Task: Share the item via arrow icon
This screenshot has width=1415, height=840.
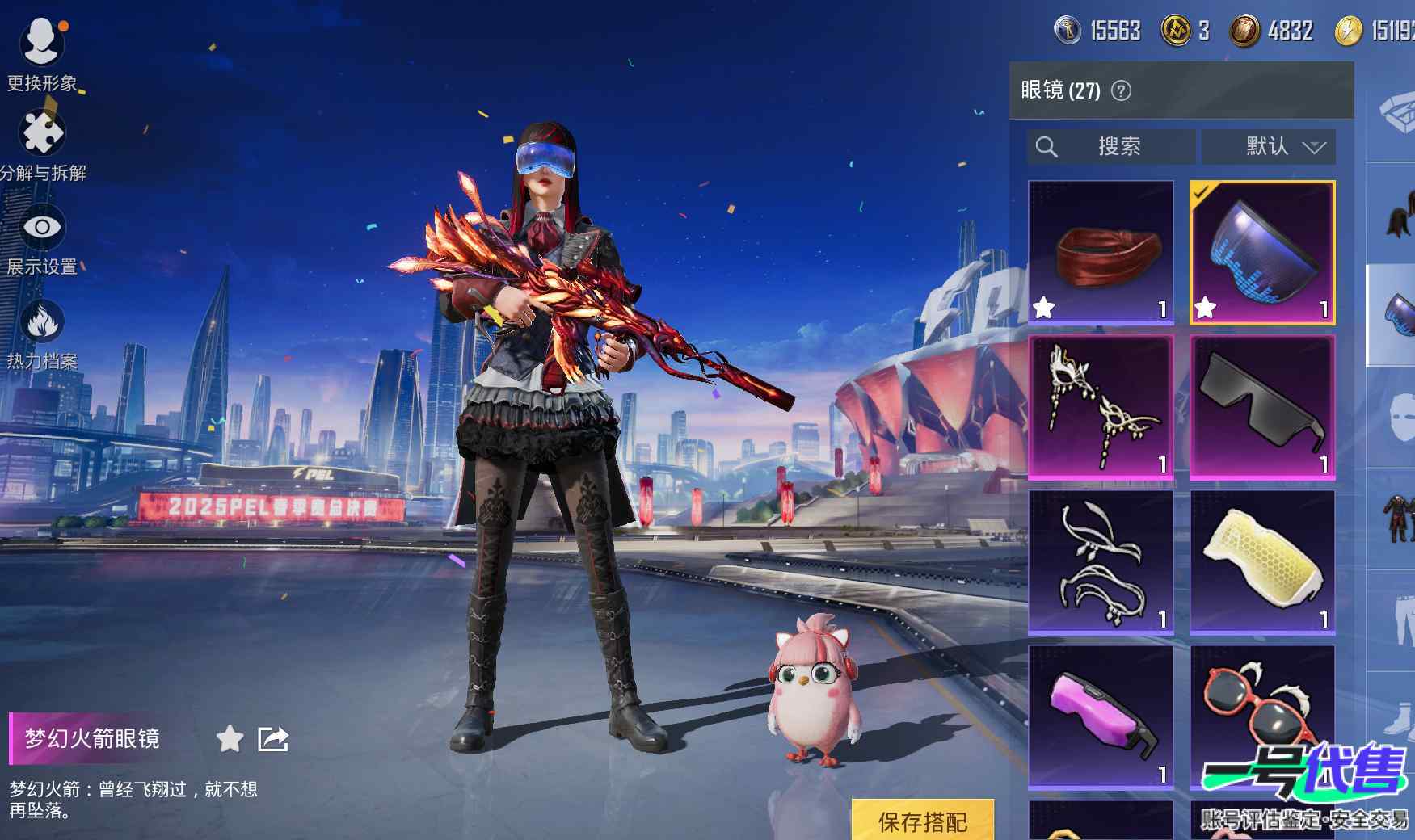Action: 273,738
